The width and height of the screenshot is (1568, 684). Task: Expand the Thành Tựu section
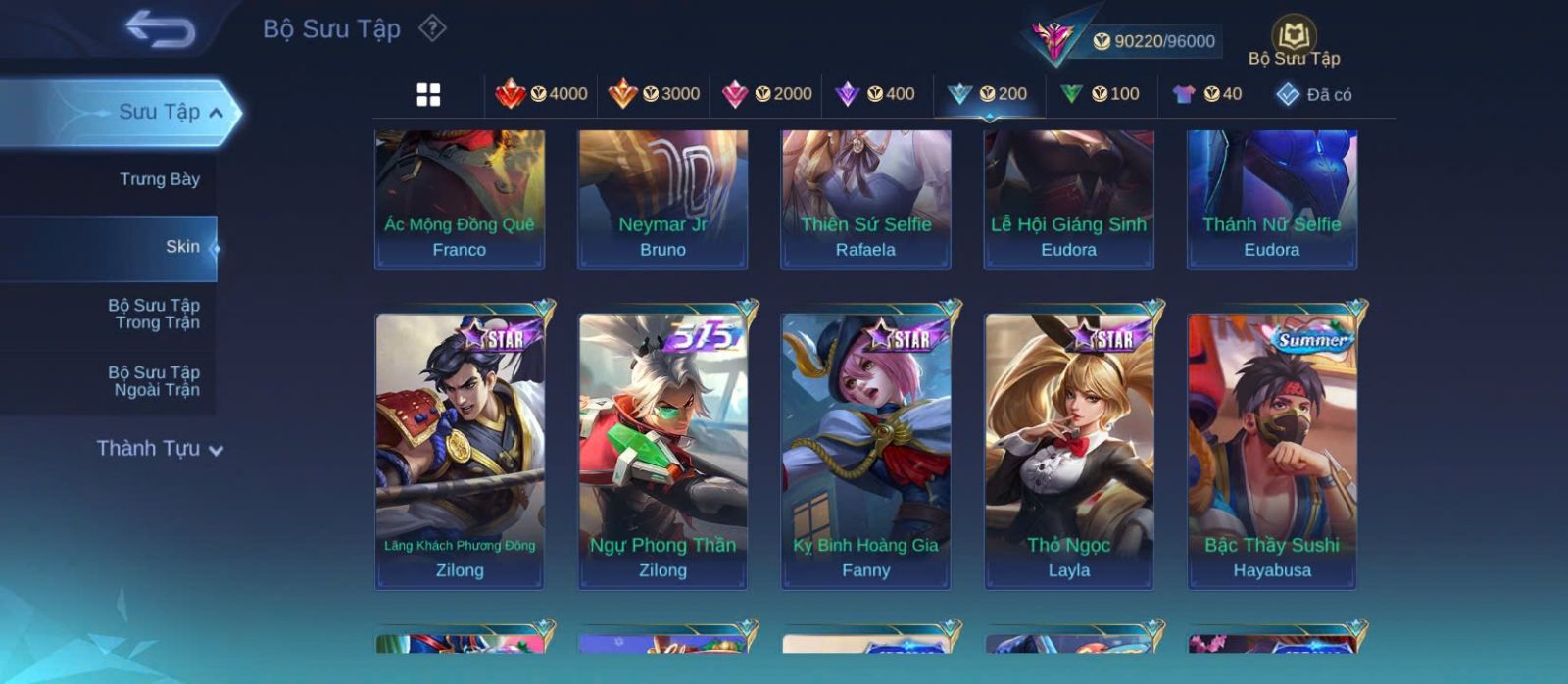coord(160,449)
